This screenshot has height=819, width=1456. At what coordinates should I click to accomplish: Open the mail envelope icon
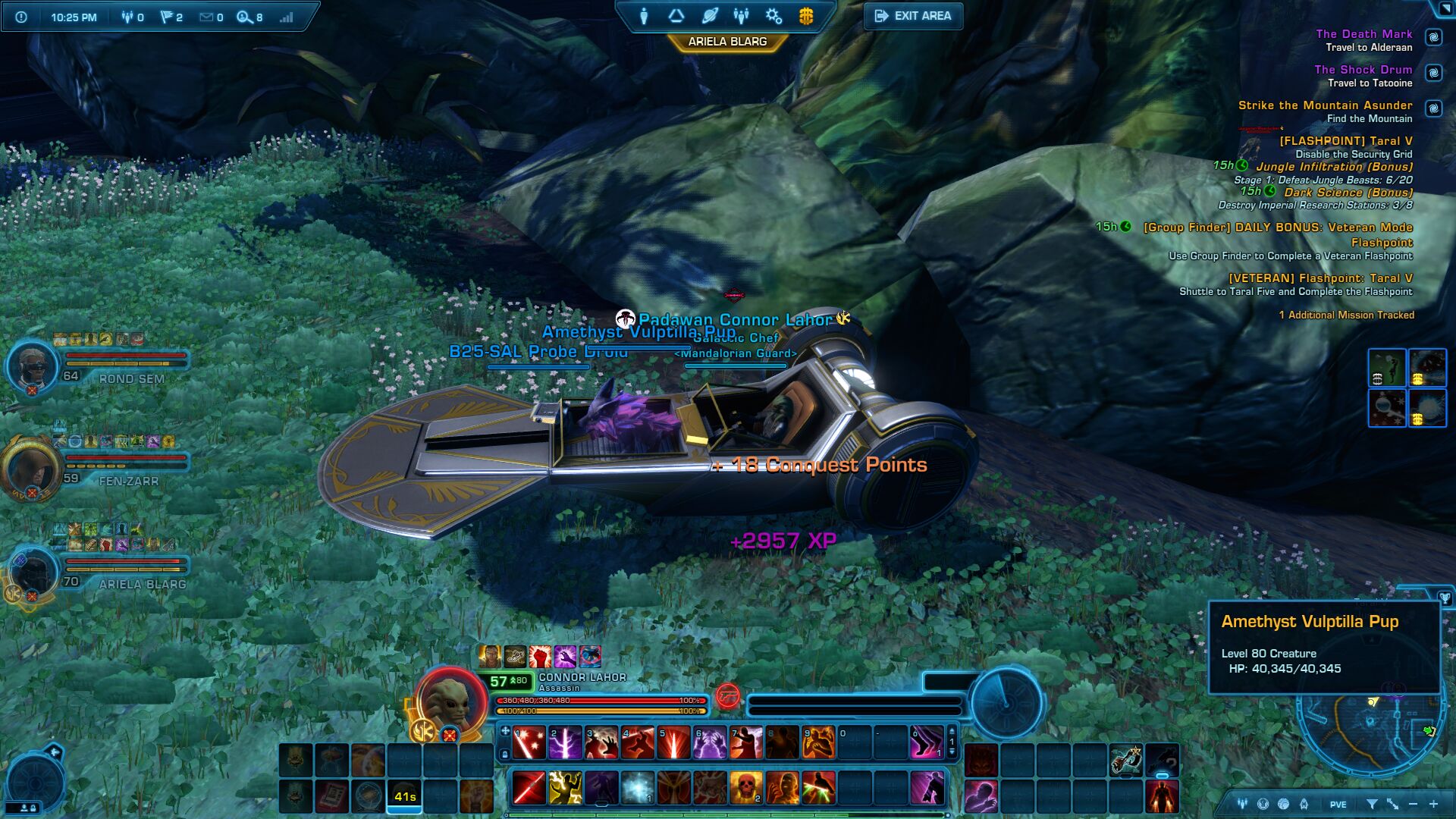point(206,17)
